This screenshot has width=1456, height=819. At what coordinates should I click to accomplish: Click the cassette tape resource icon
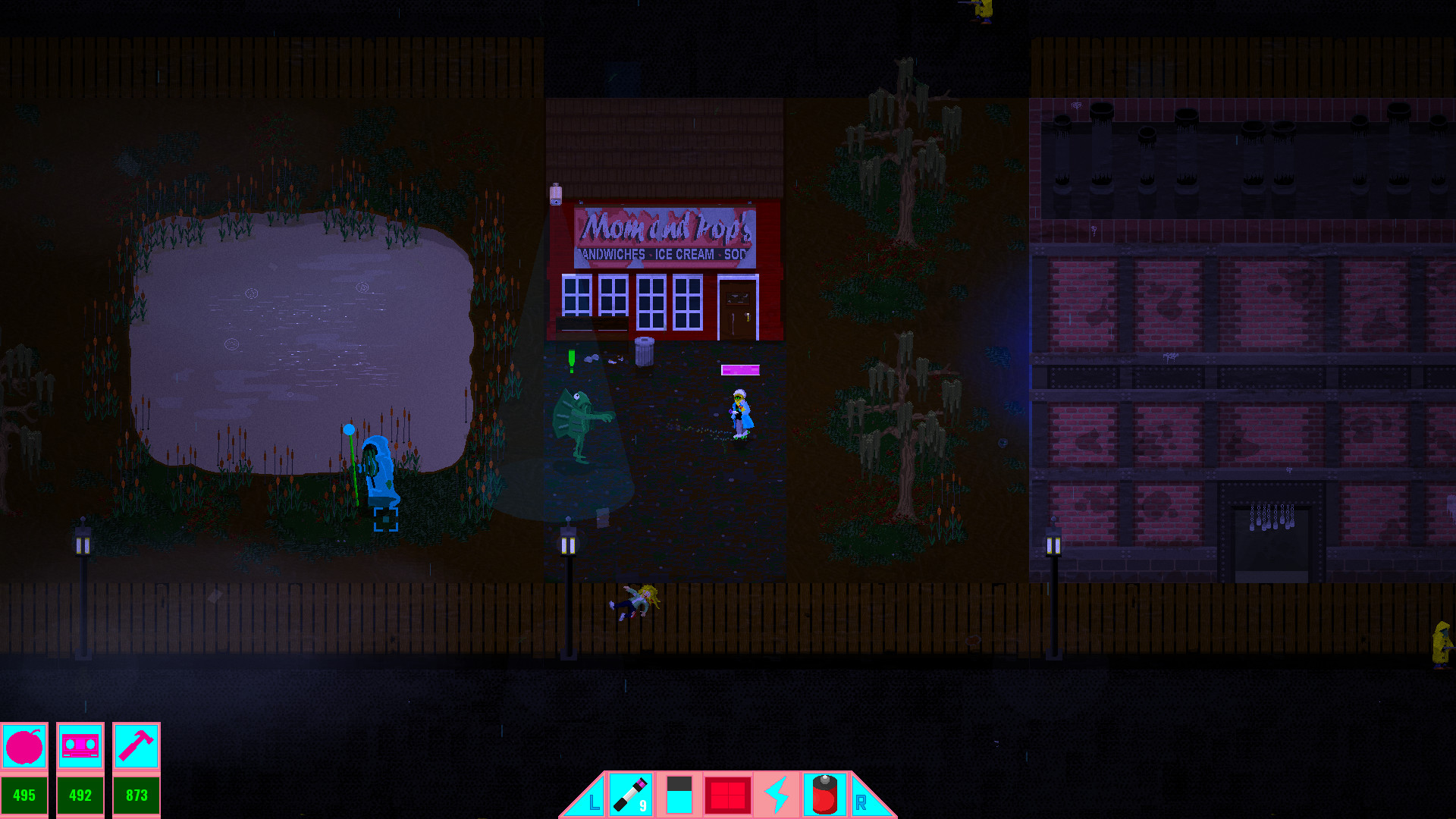tap(80, 746)
